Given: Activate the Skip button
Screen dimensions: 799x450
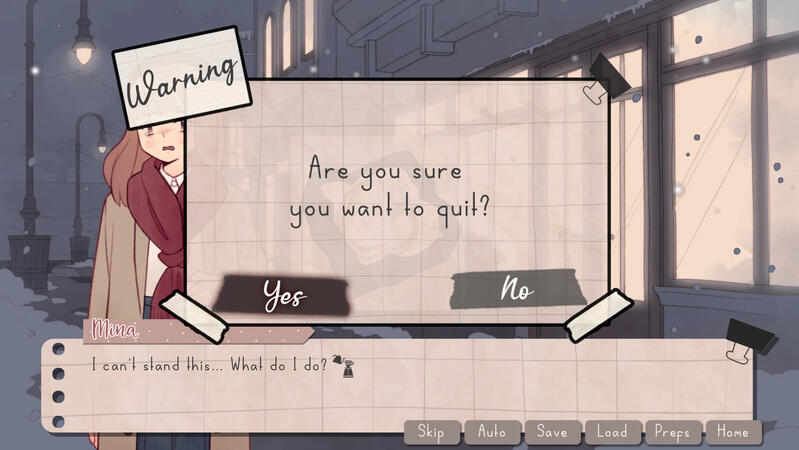Looking at the screenshot, I should (x=431, y=432).
